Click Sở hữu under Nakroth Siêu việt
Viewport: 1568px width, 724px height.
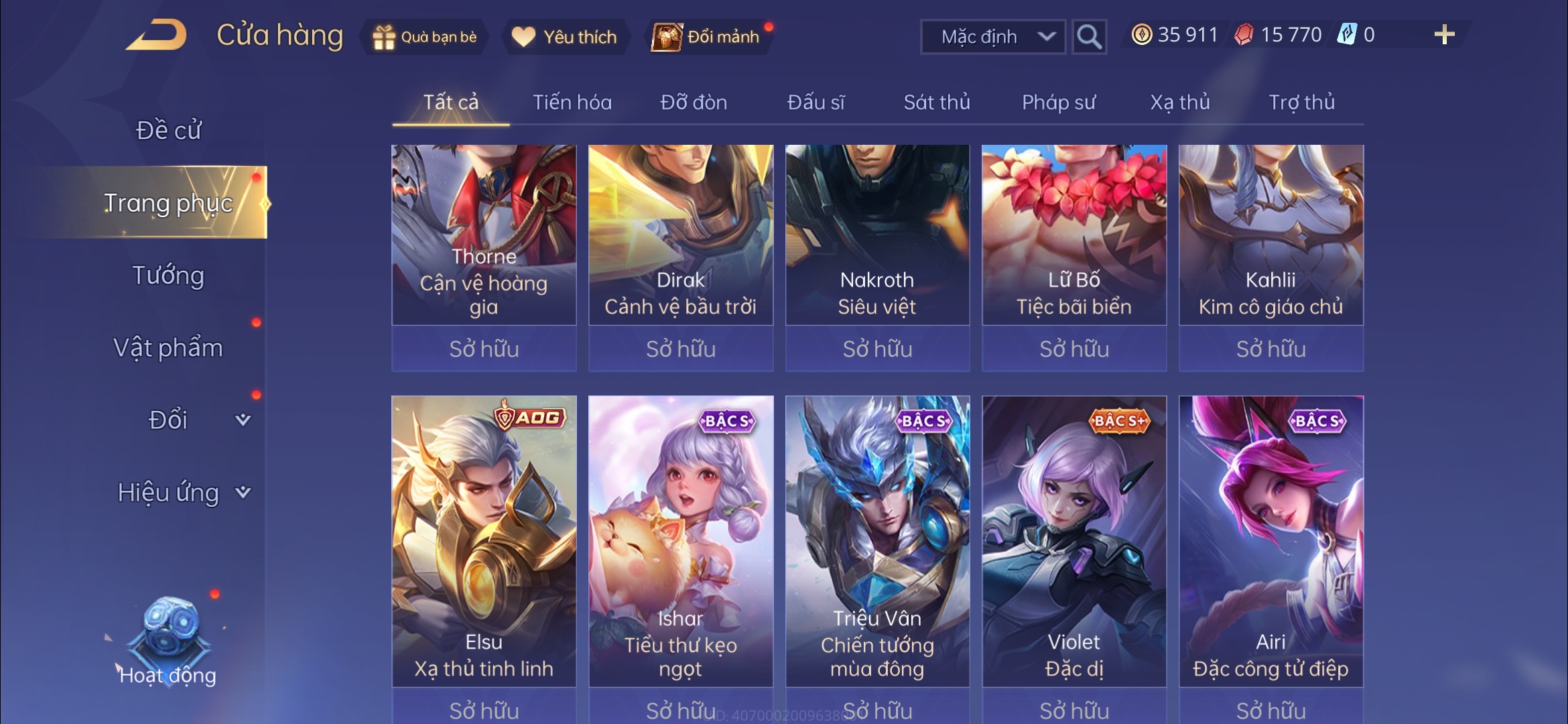(876, 349)
